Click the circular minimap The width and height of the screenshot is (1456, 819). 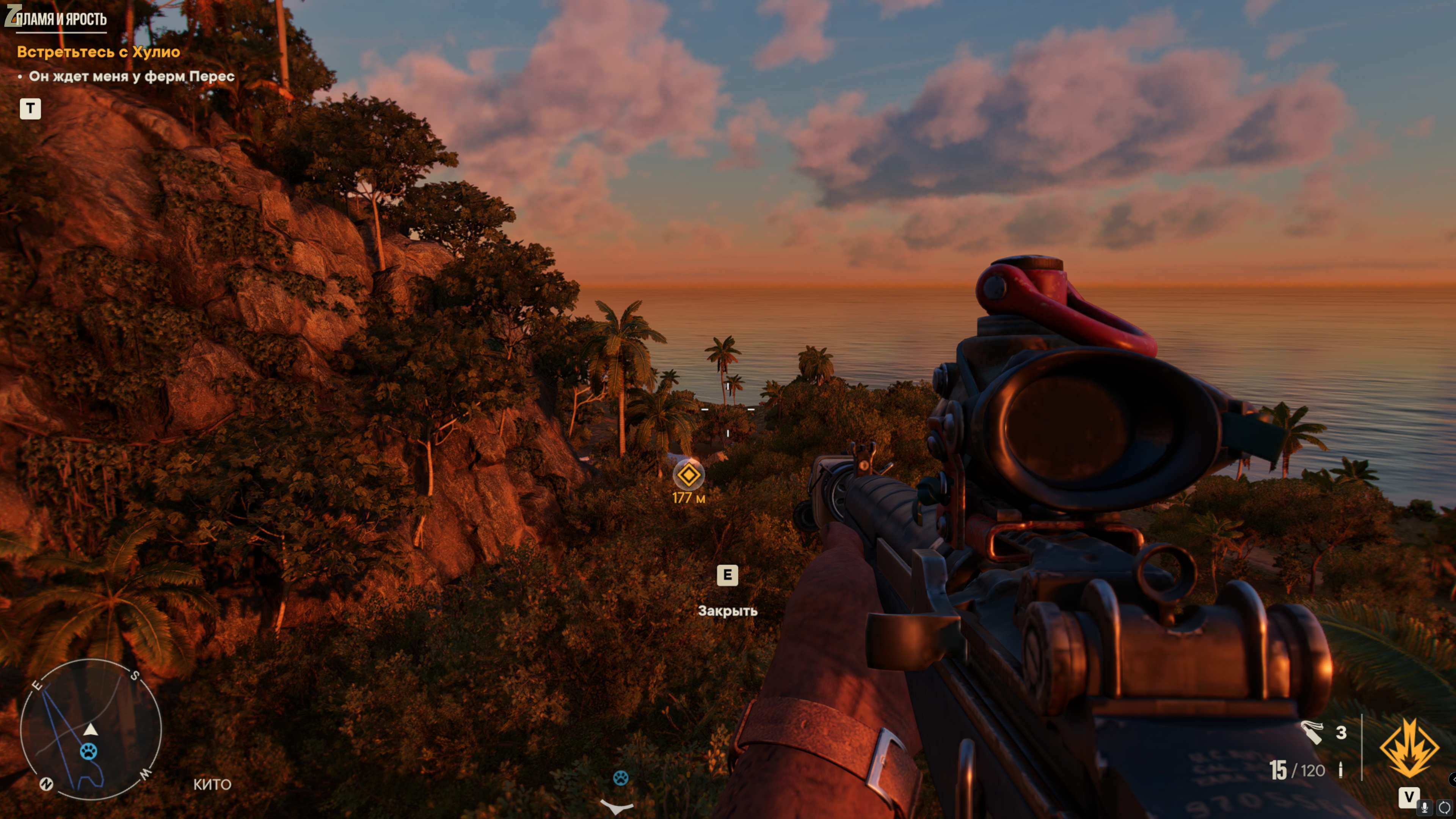[91, 729]
